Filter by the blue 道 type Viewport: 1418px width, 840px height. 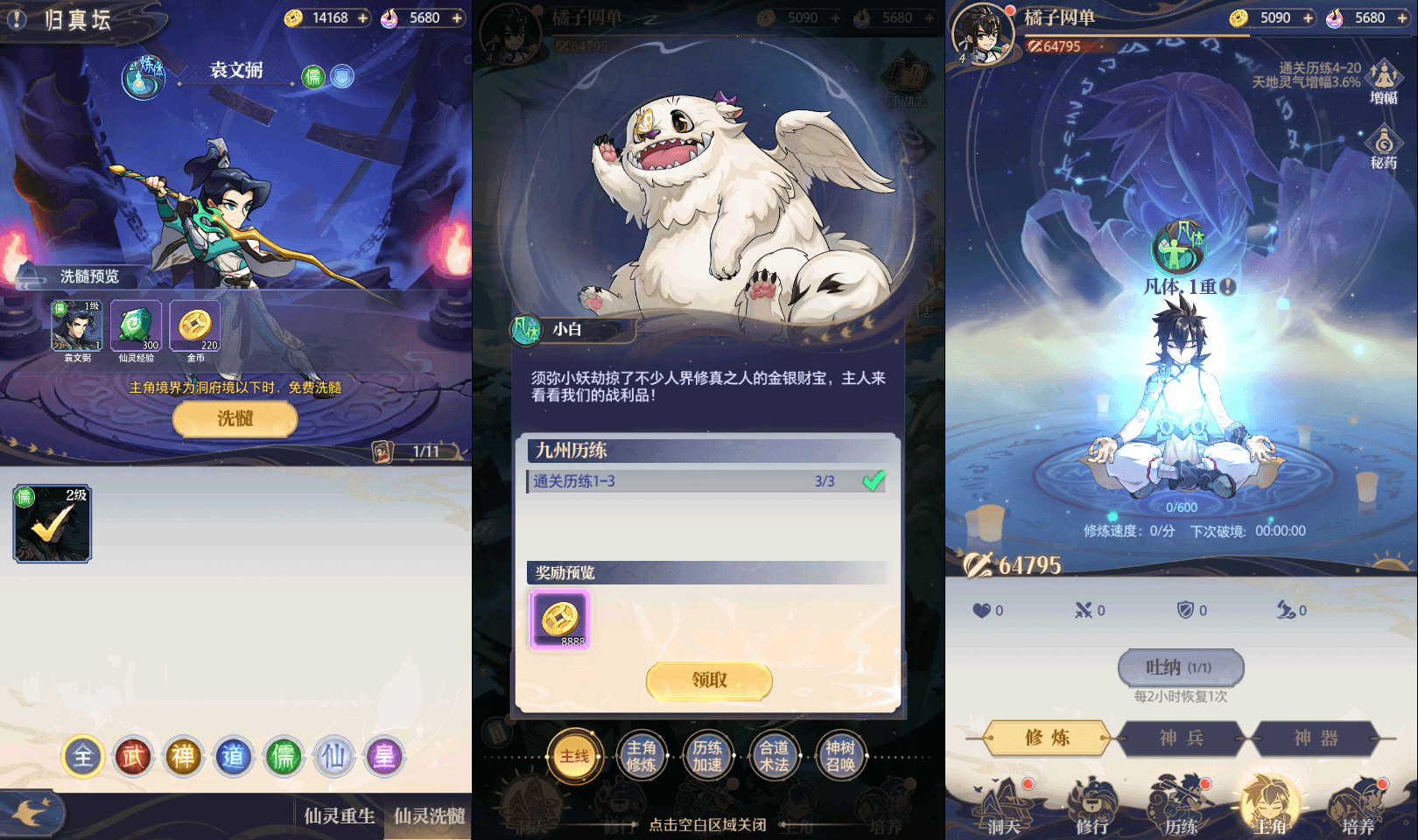tap(233, 756)
